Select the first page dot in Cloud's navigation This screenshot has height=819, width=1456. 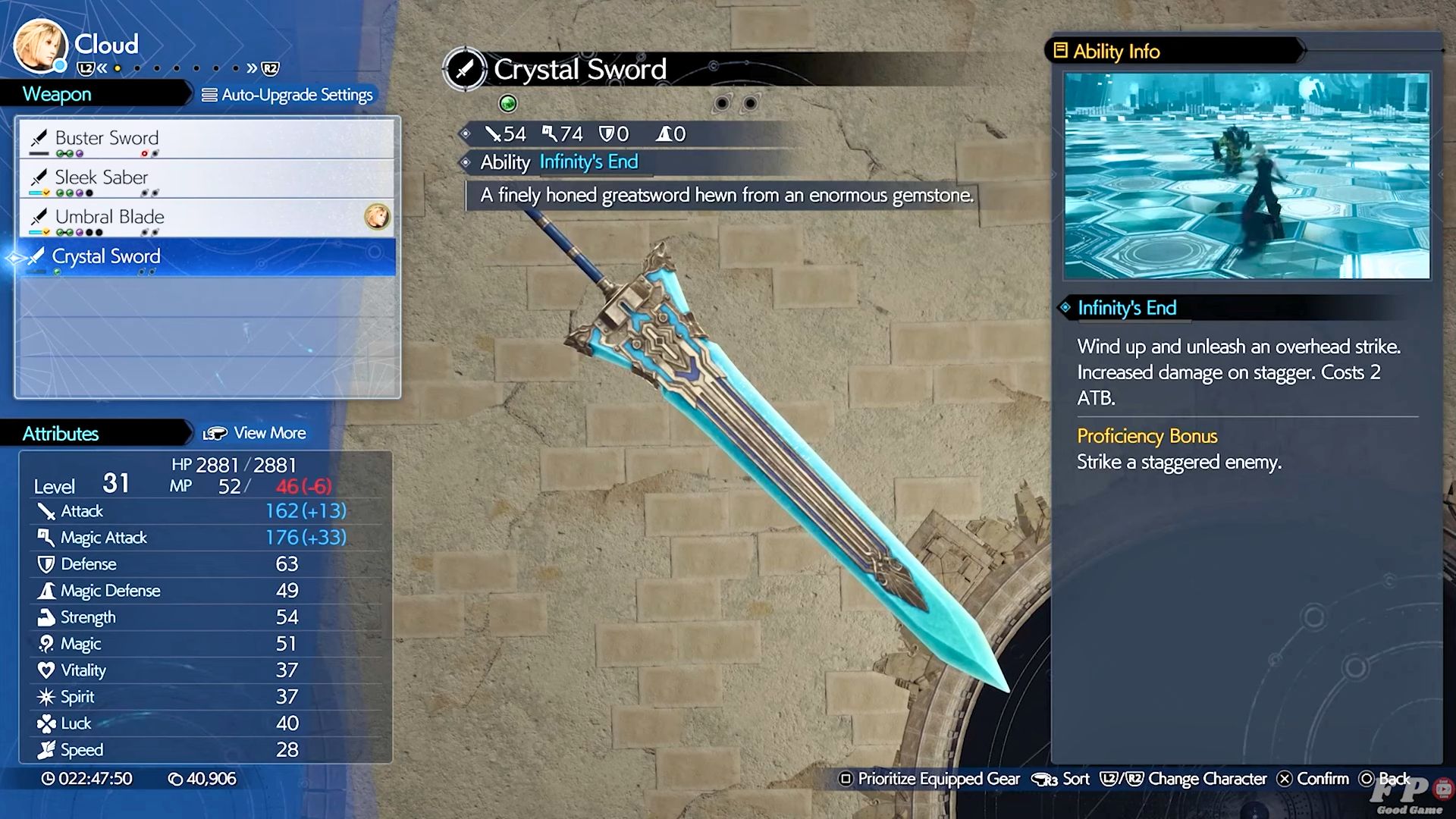pyautogui.click(x=118, y=68)
